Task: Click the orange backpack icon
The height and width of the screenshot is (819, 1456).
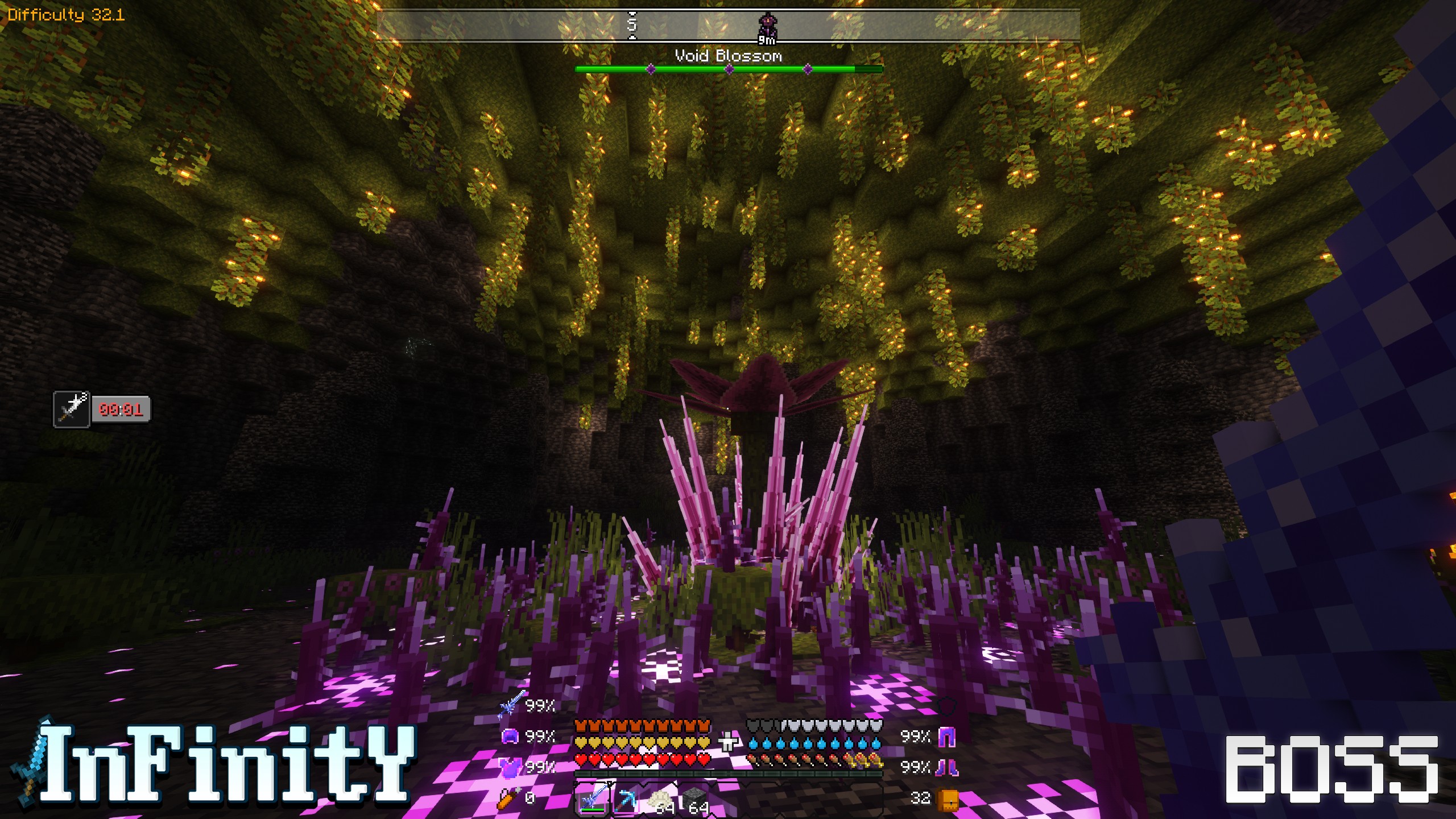Action: coord(948,799)
